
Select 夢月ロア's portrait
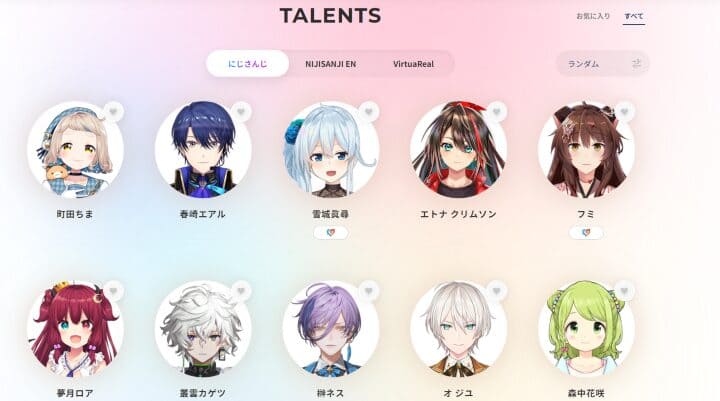[76, 329]
